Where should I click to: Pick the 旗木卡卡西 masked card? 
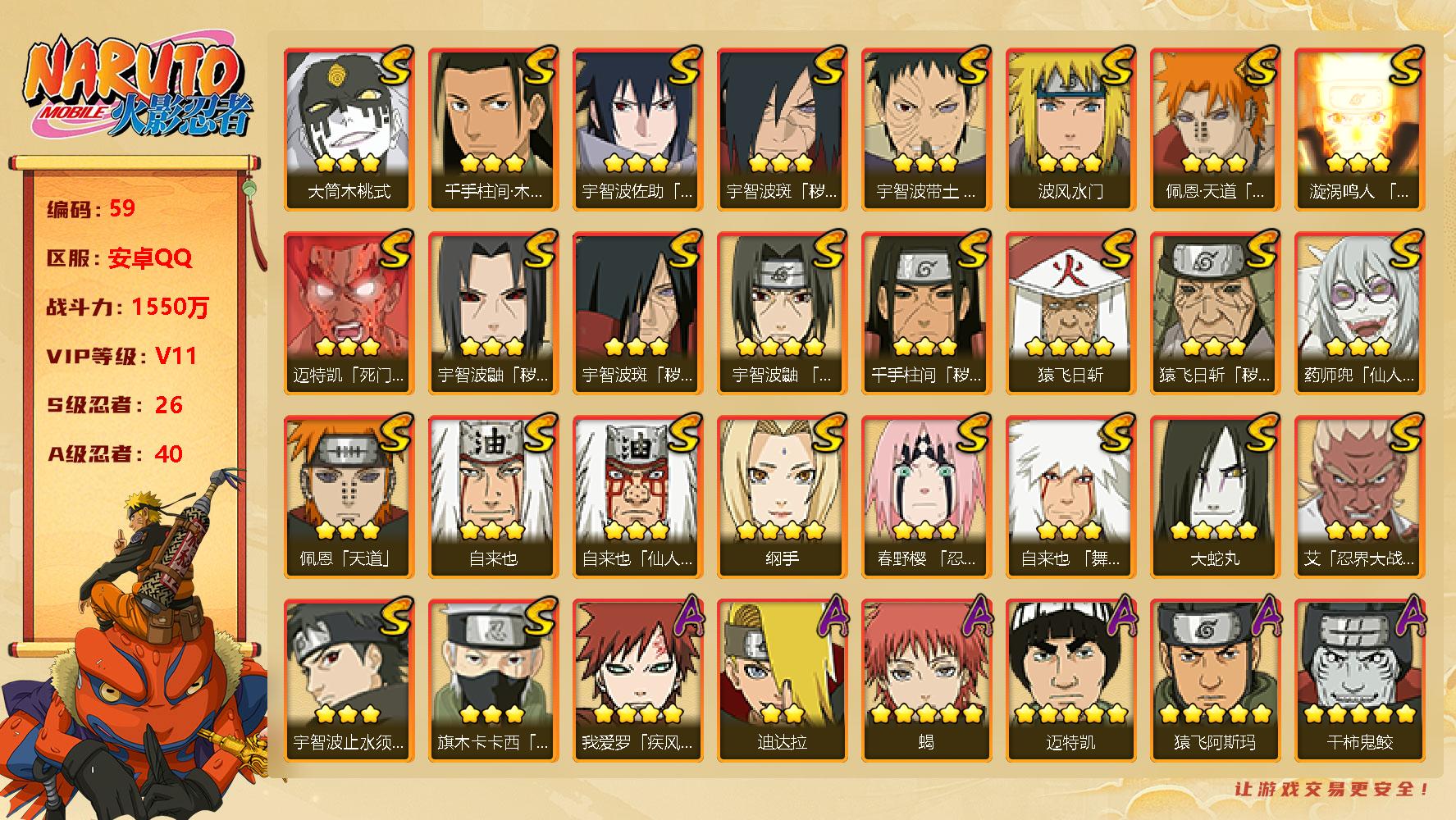(x=493, y=680)
